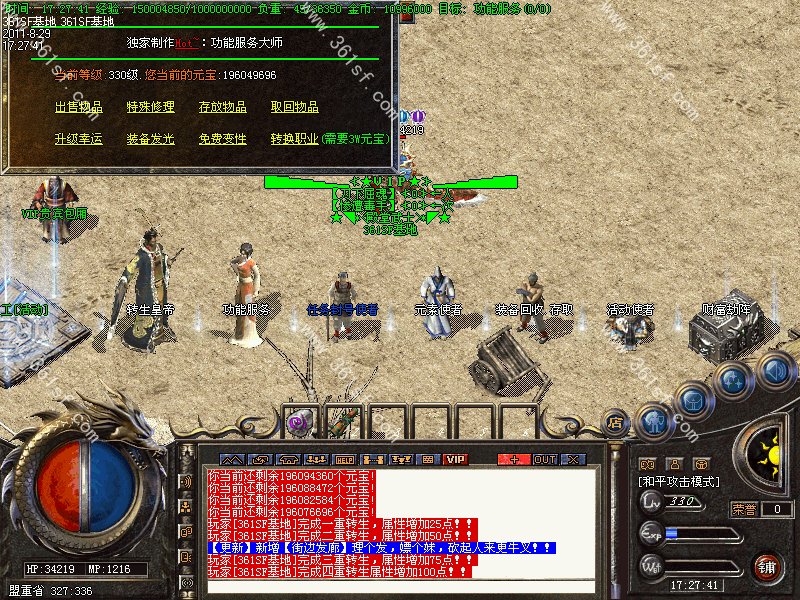Choose 升级幸运 service
Viewport: 800px width, 600px height.
(x=78, y=139)
